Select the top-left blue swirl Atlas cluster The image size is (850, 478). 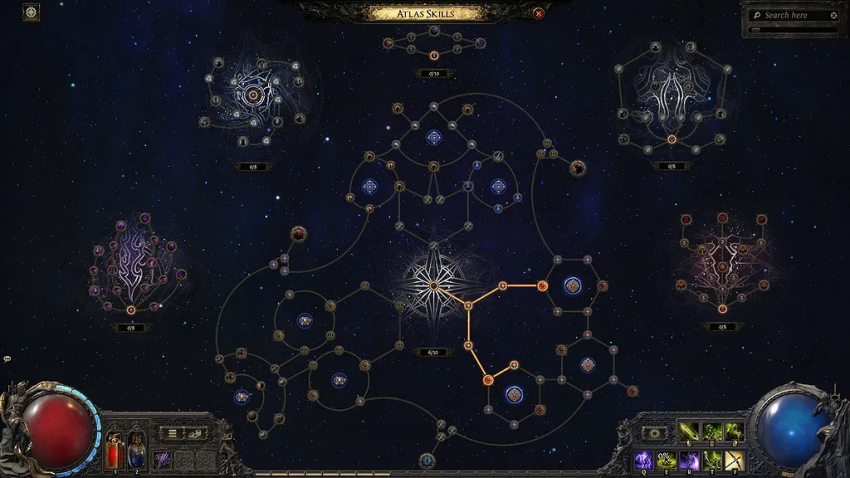(253, 95)
